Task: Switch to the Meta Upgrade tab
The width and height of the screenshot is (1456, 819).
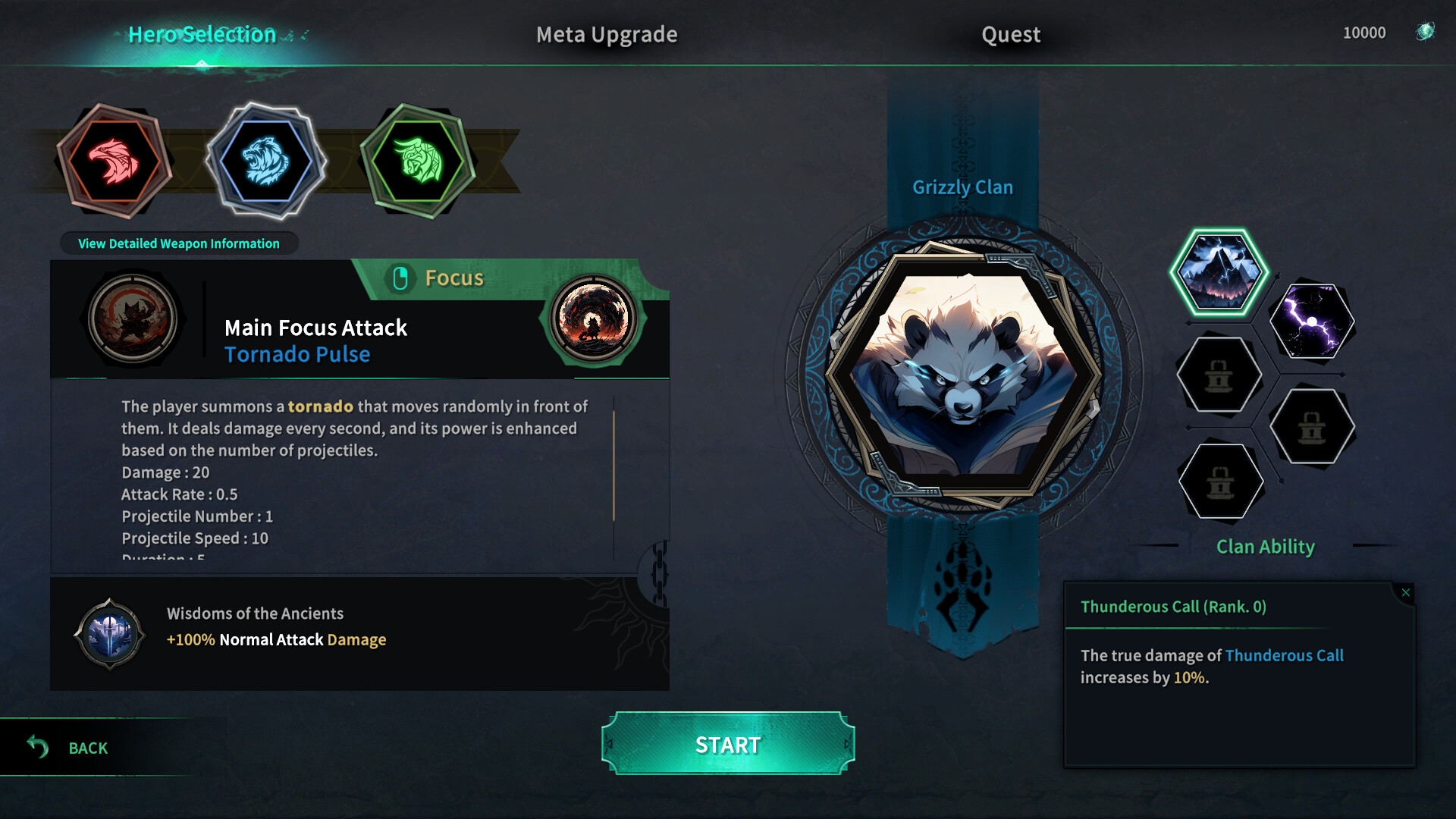Action: point(606,34)
